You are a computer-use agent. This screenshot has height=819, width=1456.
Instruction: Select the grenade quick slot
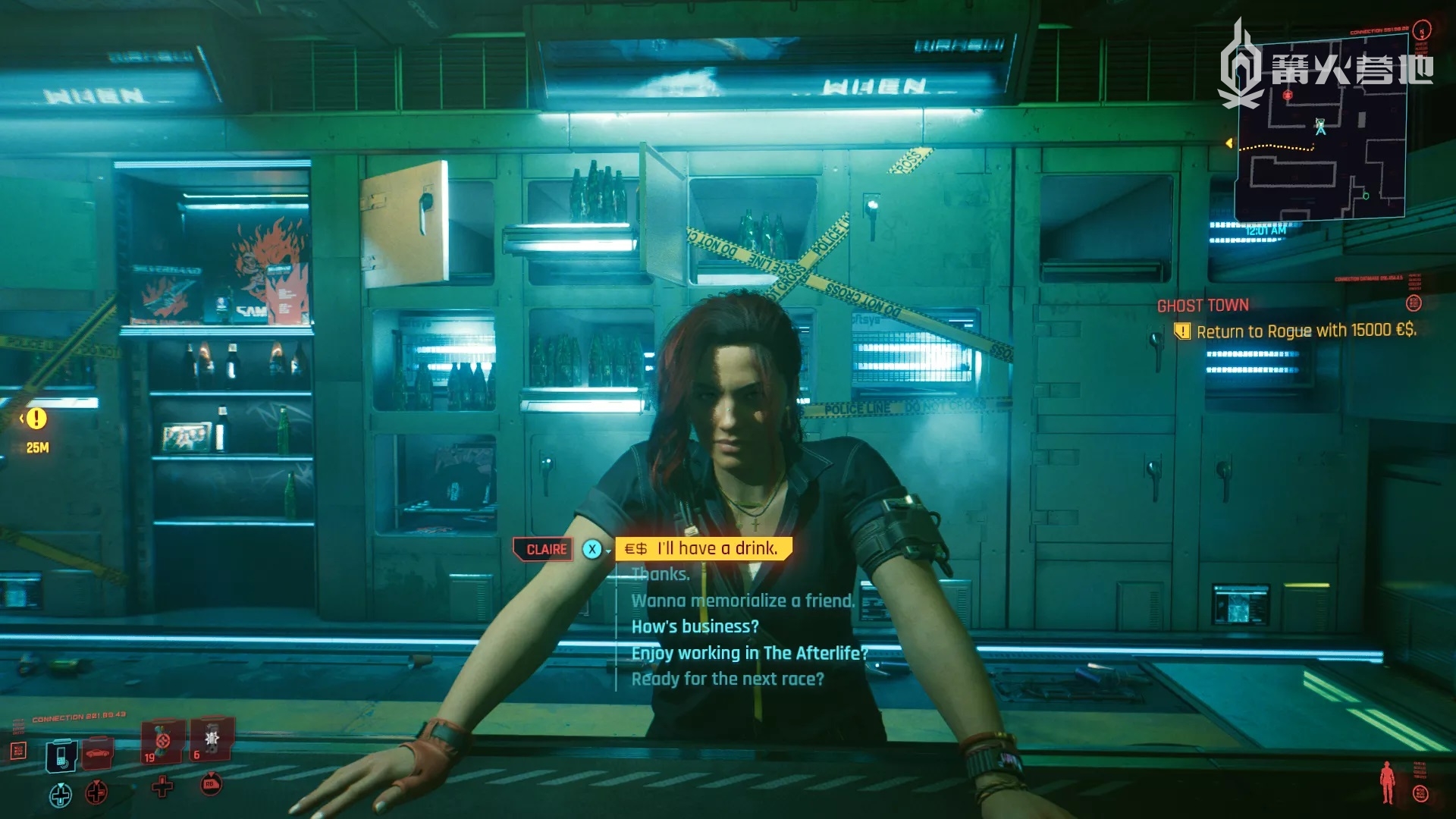pos(212,739)
